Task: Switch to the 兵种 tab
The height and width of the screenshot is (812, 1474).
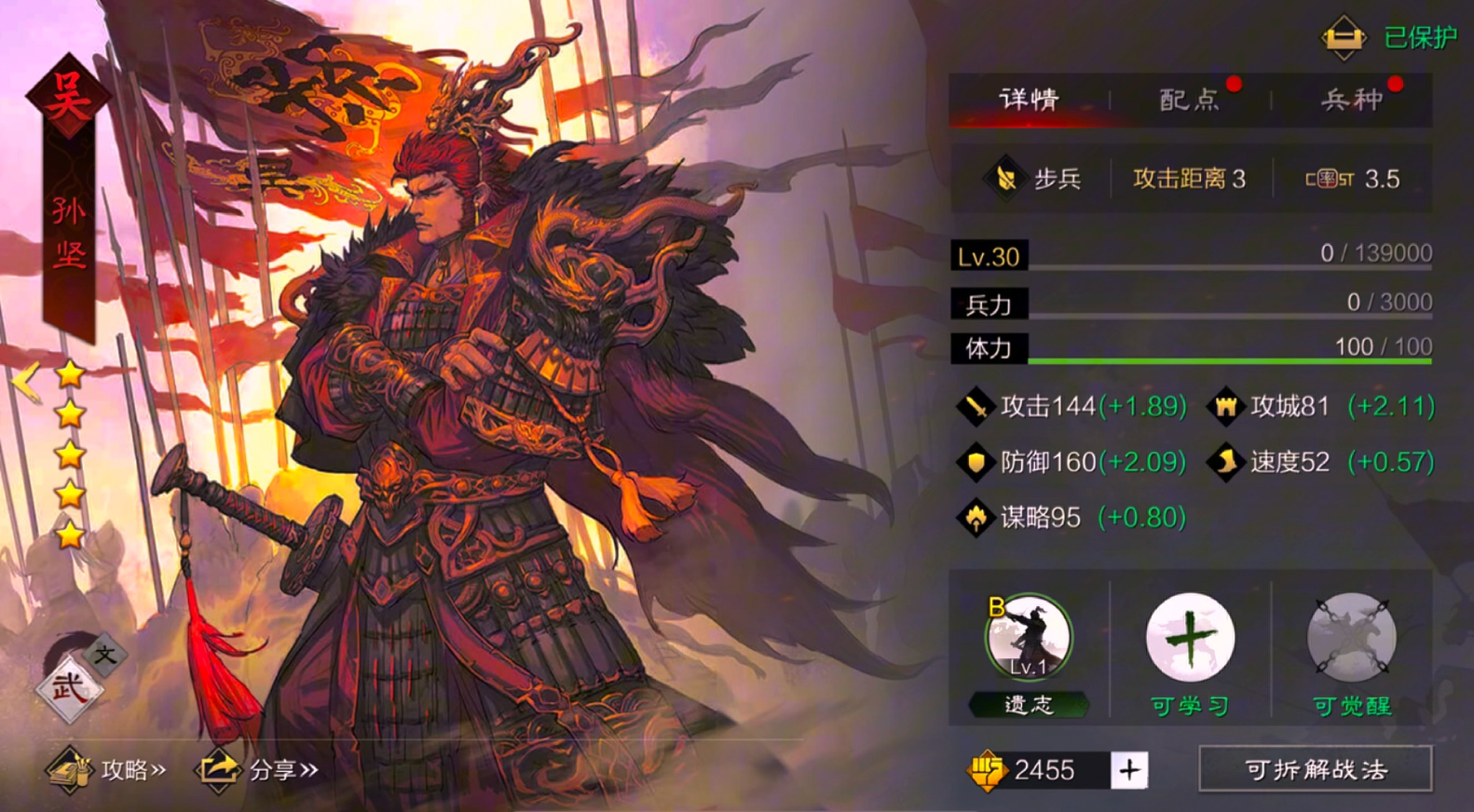Action: point(1351,100)
